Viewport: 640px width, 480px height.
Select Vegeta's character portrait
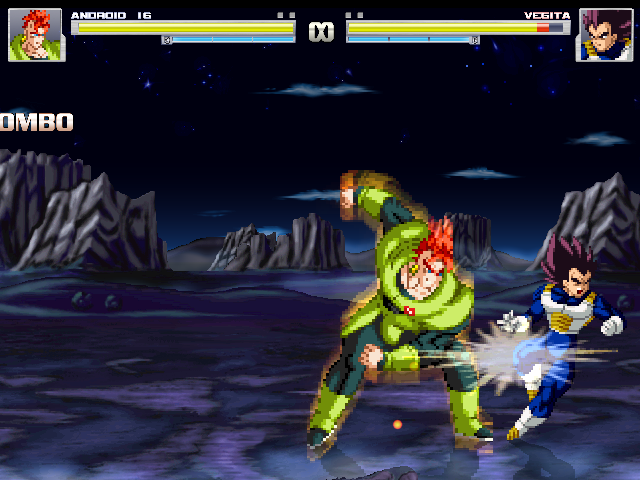tap(603, 35)
